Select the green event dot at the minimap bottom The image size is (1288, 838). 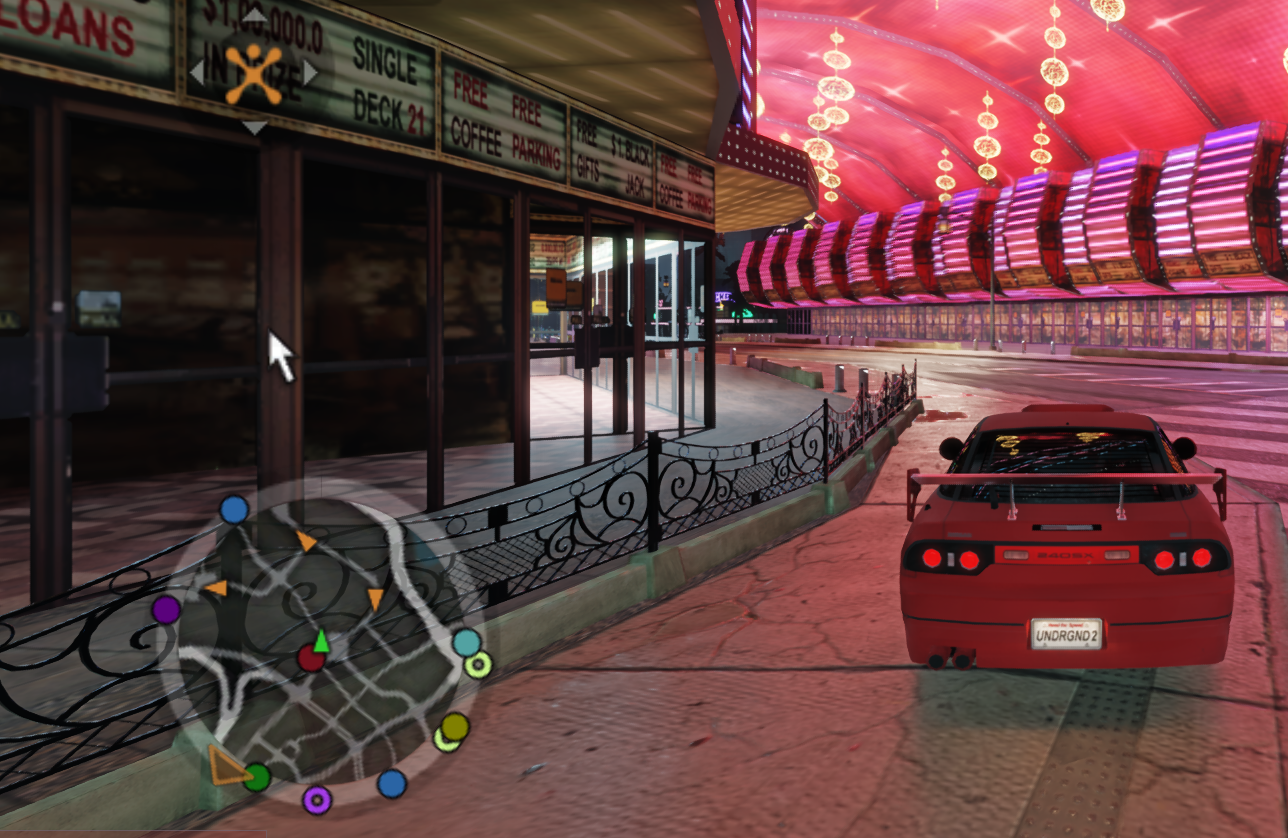tap(257, 777)
